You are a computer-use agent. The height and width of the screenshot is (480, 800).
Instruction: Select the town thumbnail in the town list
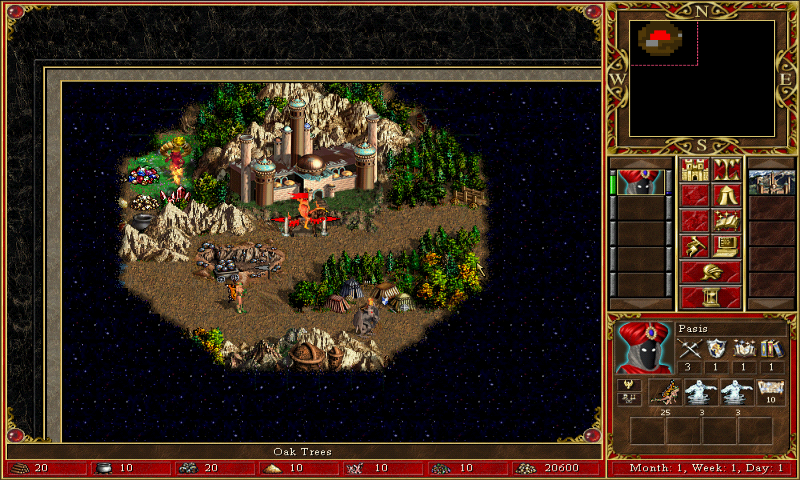click(771, 182)
